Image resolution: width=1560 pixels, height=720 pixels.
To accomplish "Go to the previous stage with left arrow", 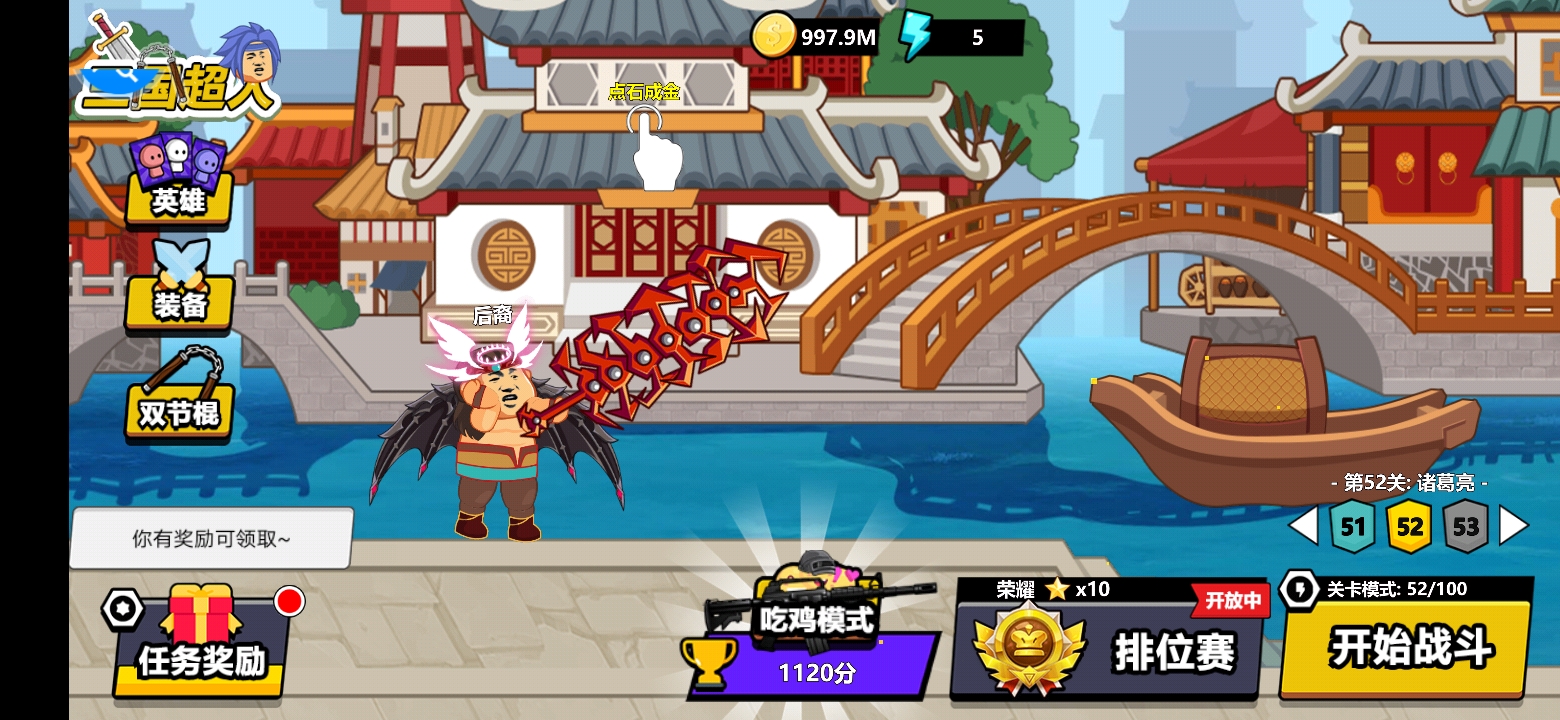I will (1302, 526).
